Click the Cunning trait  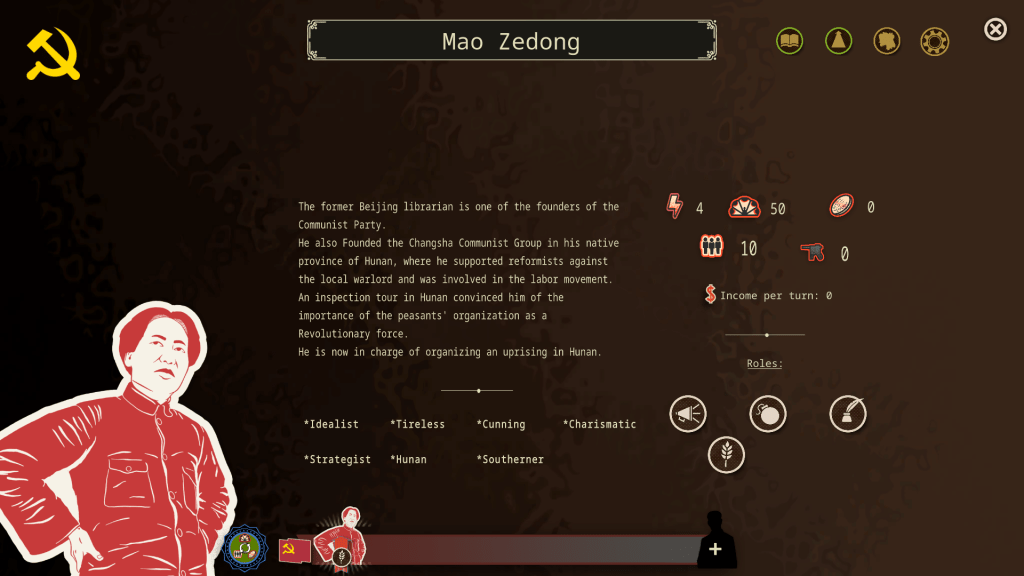click(501, 425)
